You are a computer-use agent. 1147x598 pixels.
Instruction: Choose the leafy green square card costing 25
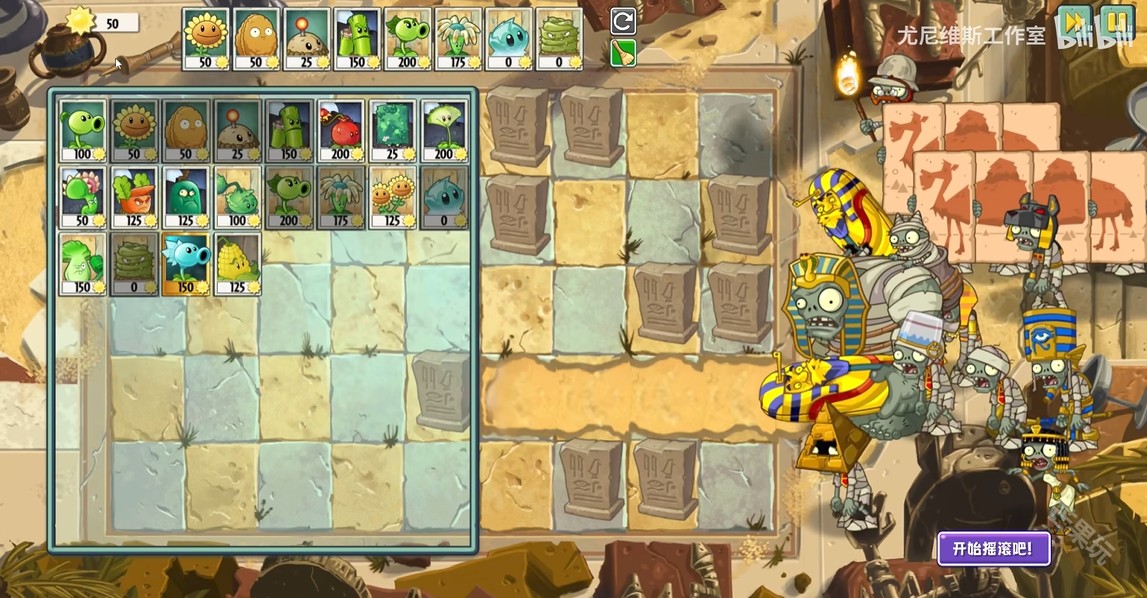tap(393, 130)
